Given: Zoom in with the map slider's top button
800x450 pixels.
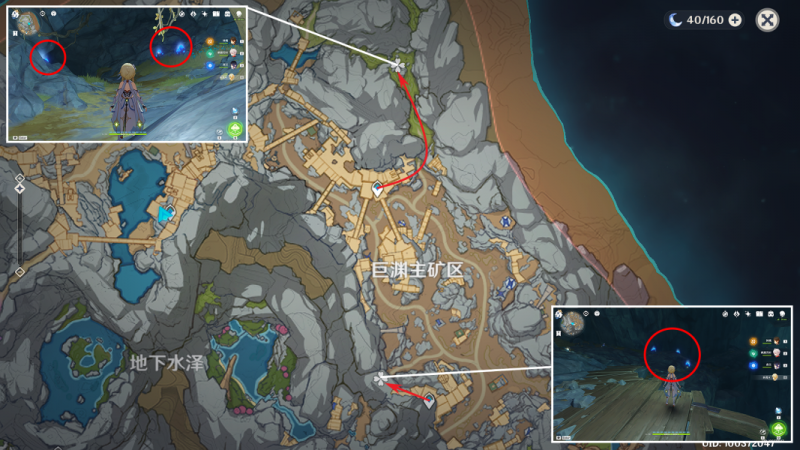Looking at the screenshot, I should [x=19, y=178].
